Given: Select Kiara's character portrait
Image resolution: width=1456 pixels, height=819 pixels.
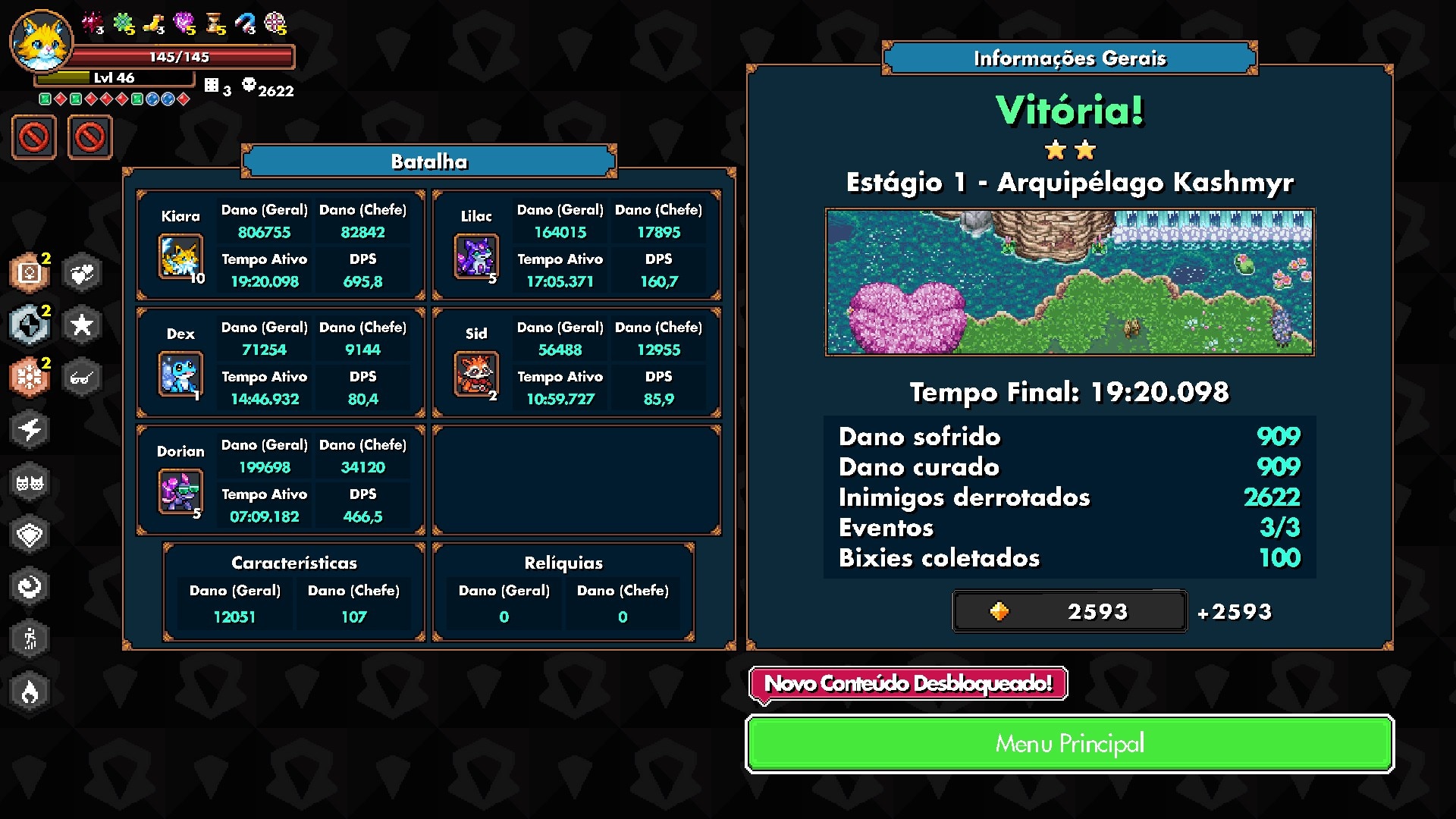Looking at the screenshot, I should click(180, 256).
